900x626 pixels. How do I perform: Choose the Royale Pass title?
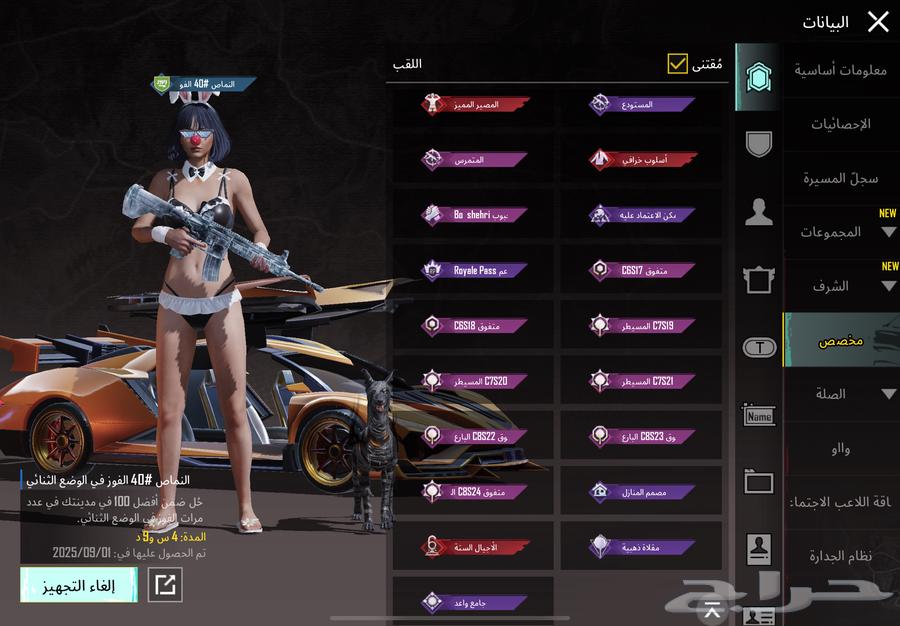(473, 270)
